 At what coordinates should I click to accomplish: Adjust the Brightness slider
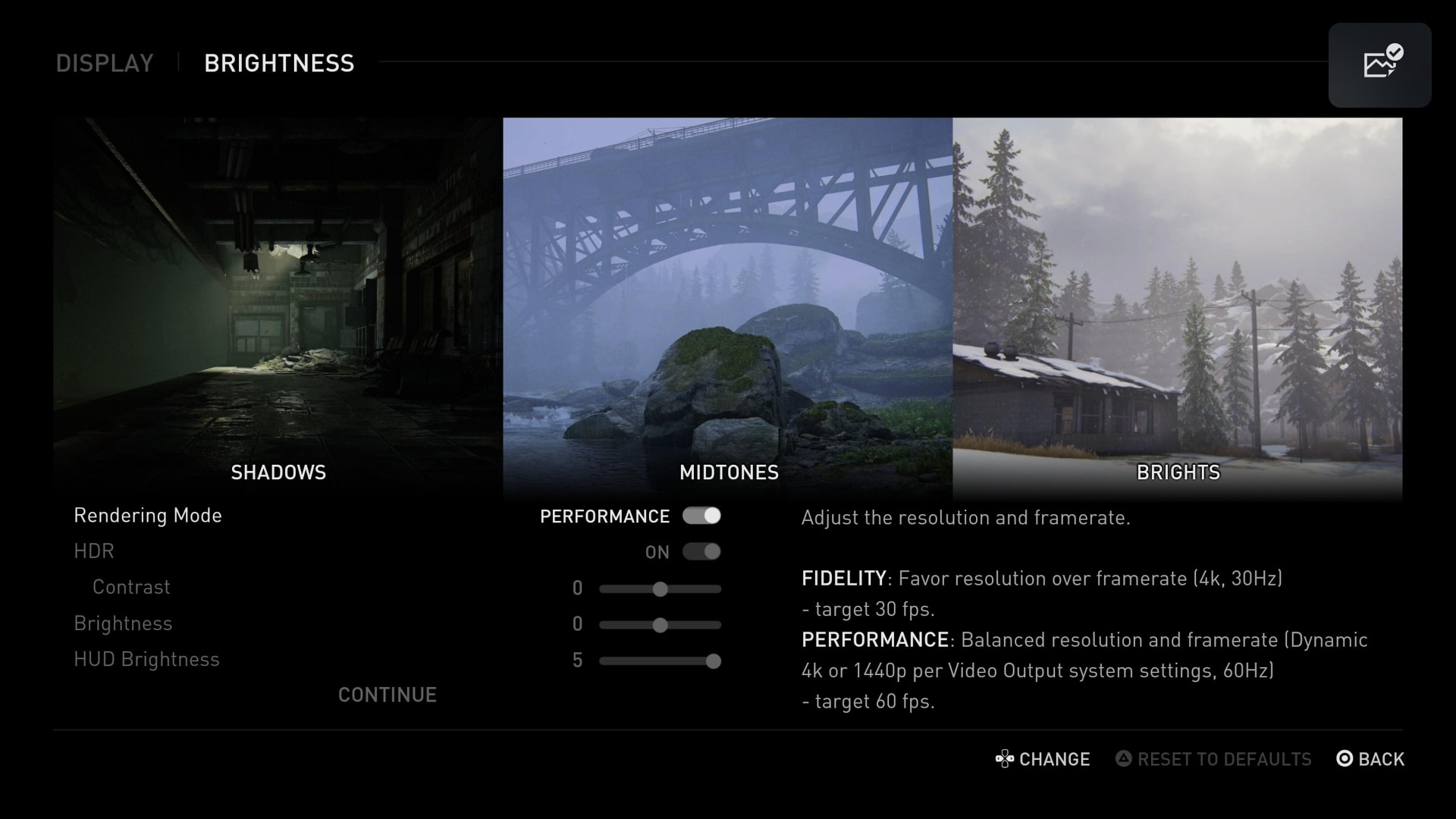tap(660, 625)
